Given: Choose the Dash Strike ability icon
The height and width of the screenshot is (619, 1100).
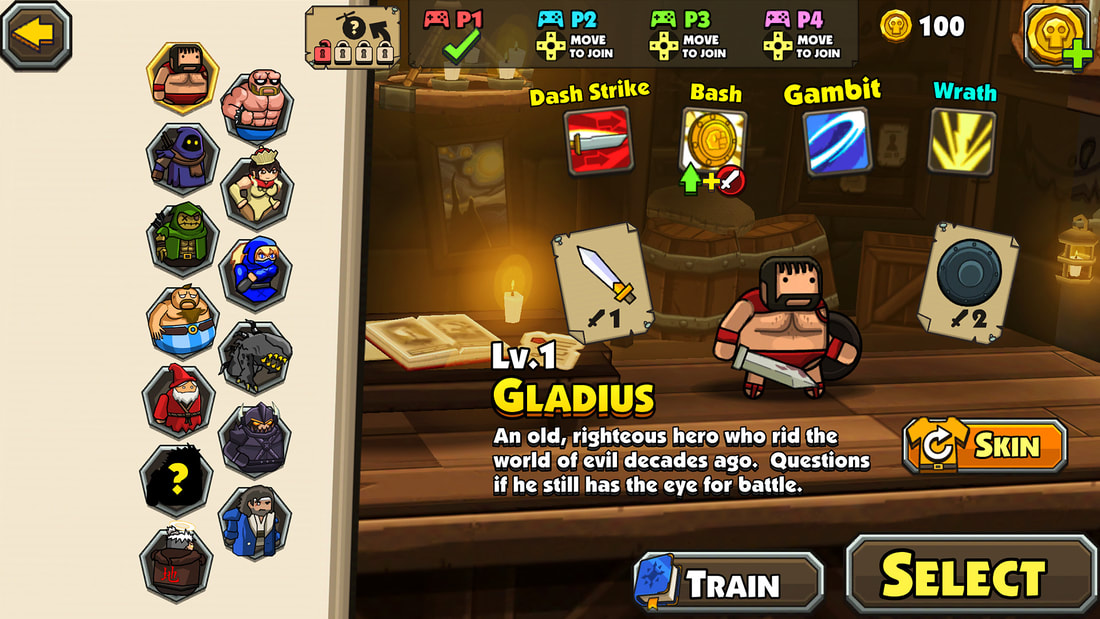Looking at the screenshot, I should pyautogui.click(x=597, y=140).
